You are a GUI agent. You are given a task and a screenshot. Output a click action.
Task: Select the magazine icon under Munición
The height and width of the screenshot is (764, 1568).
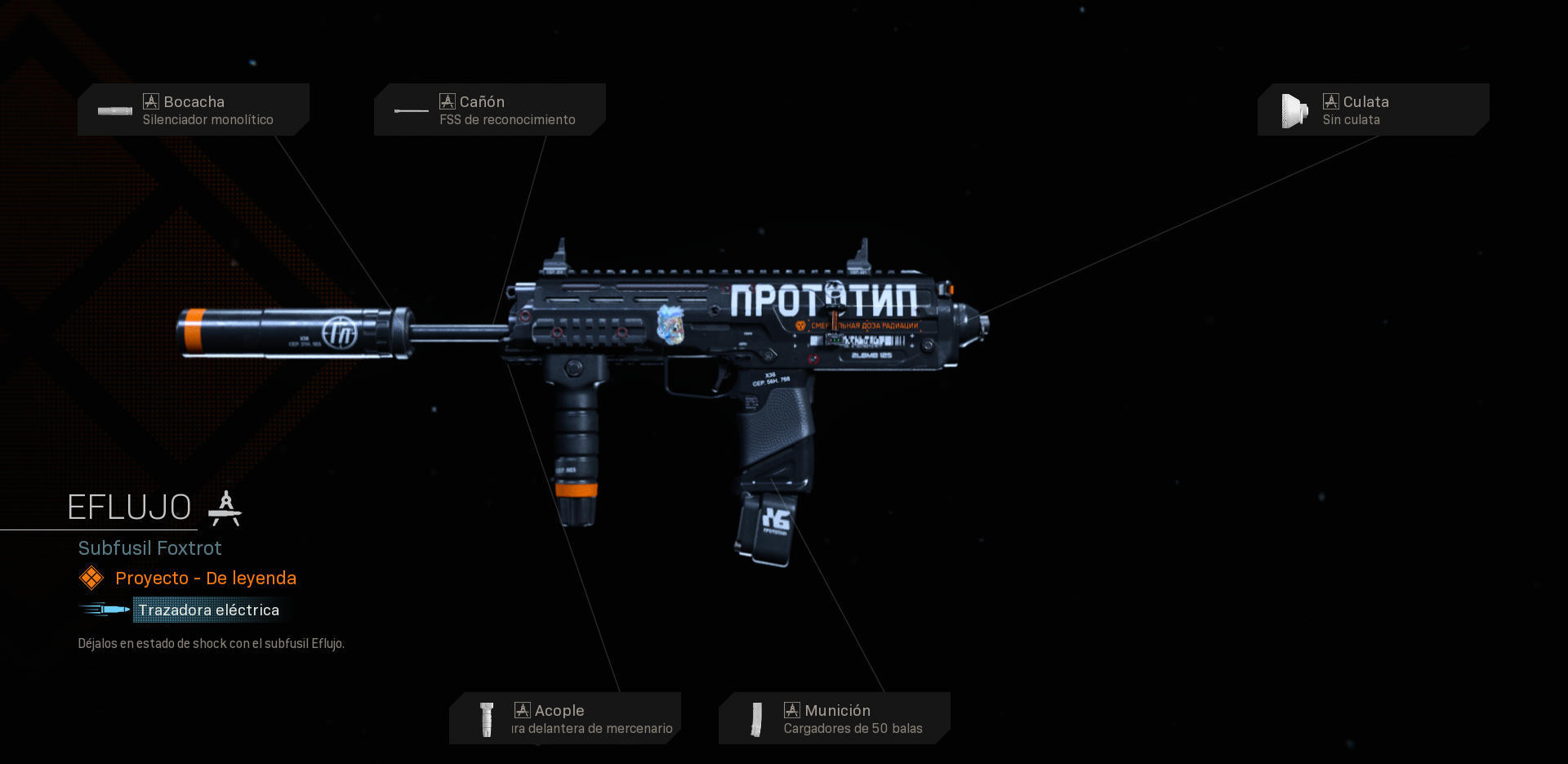[x=756, y=718]
